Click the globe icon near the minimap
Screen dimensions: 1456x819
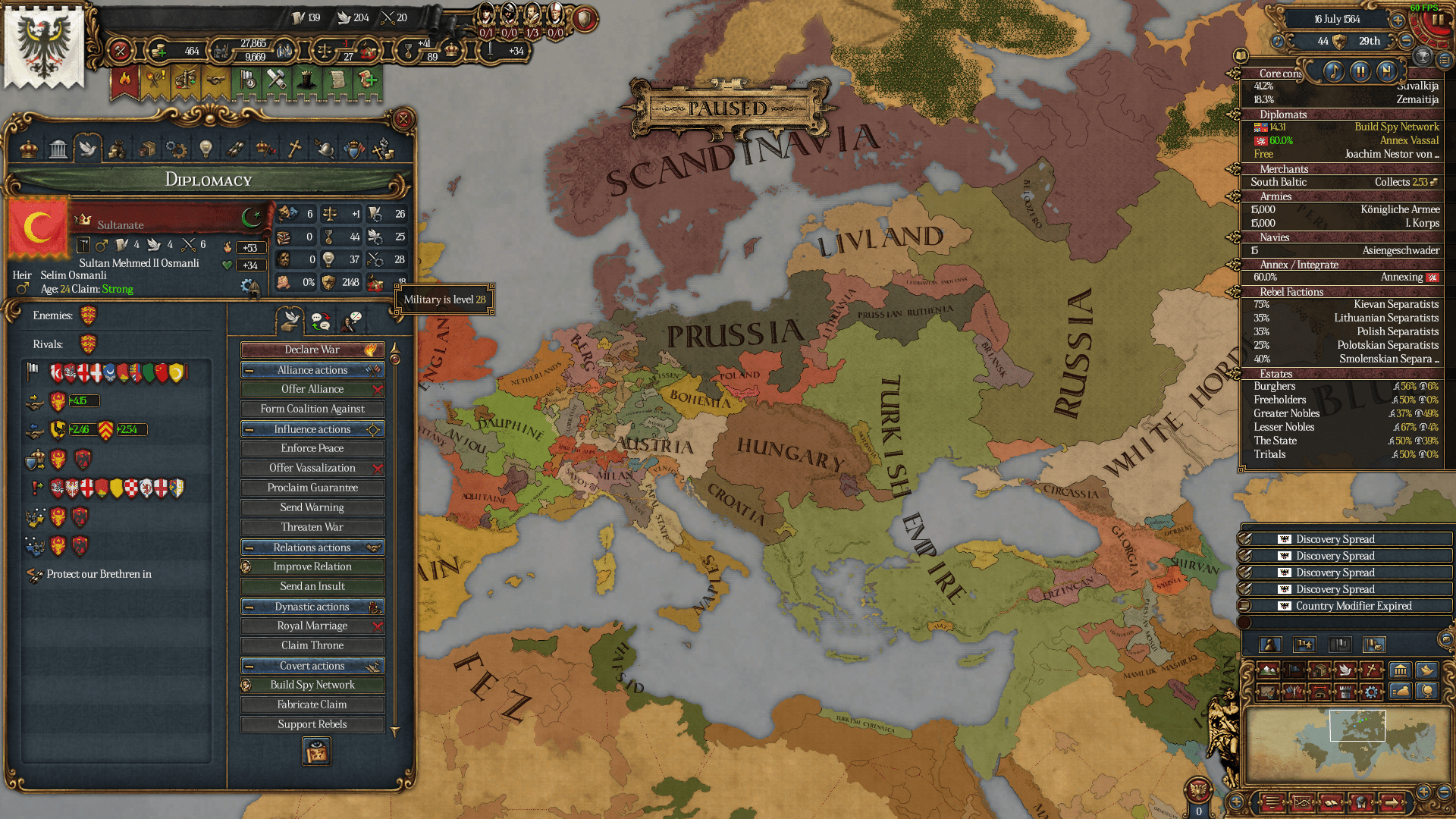click(1428, 692)
